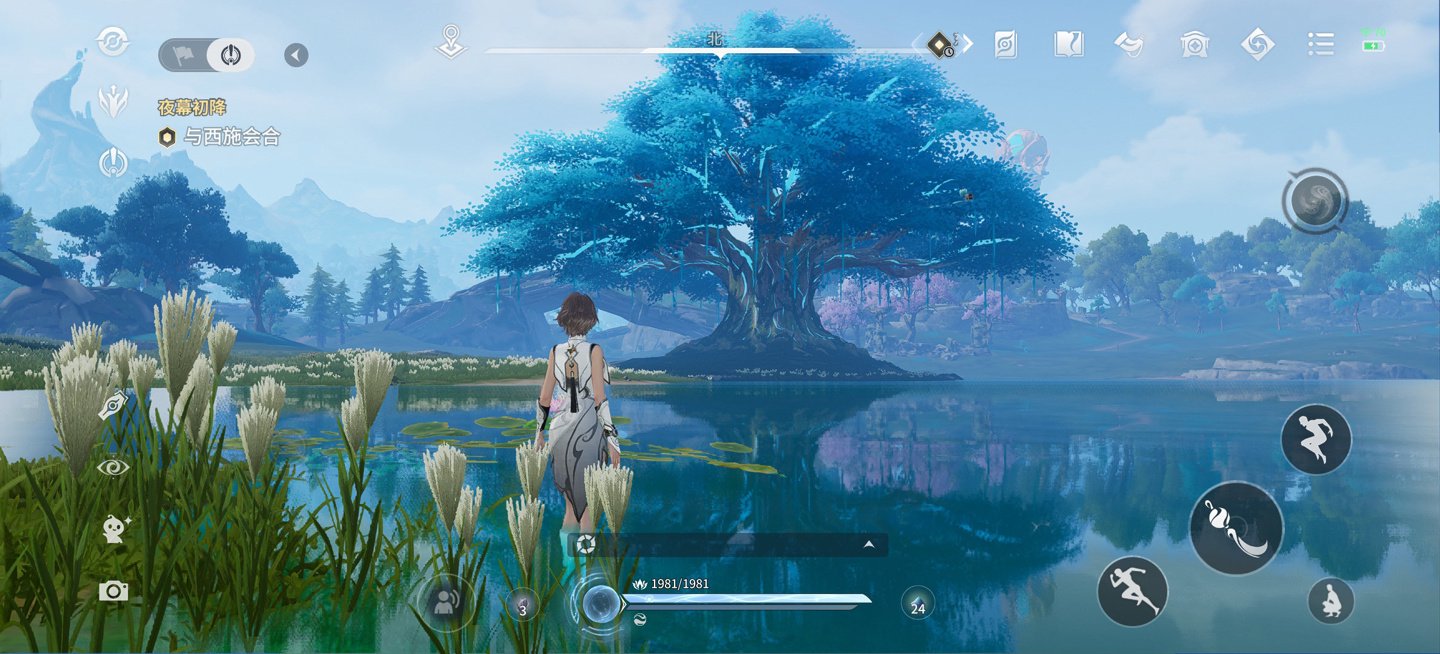Activate the jump action button
Viewport: 1440px width, 654px height.
(x=1316, y=439)
